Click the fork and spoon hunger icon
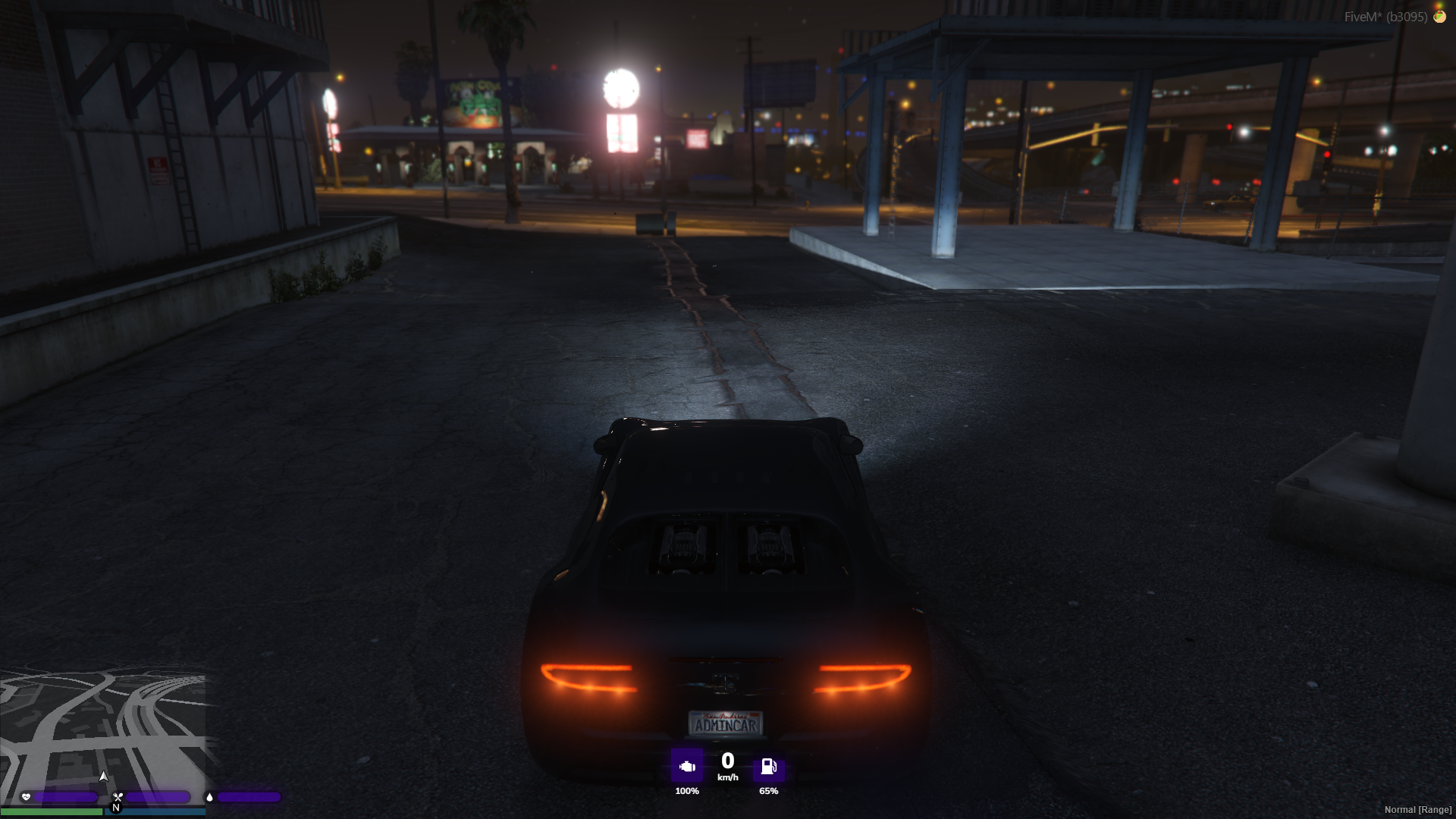The height and width of the screenshot is (819, 1456). [117, 797]
